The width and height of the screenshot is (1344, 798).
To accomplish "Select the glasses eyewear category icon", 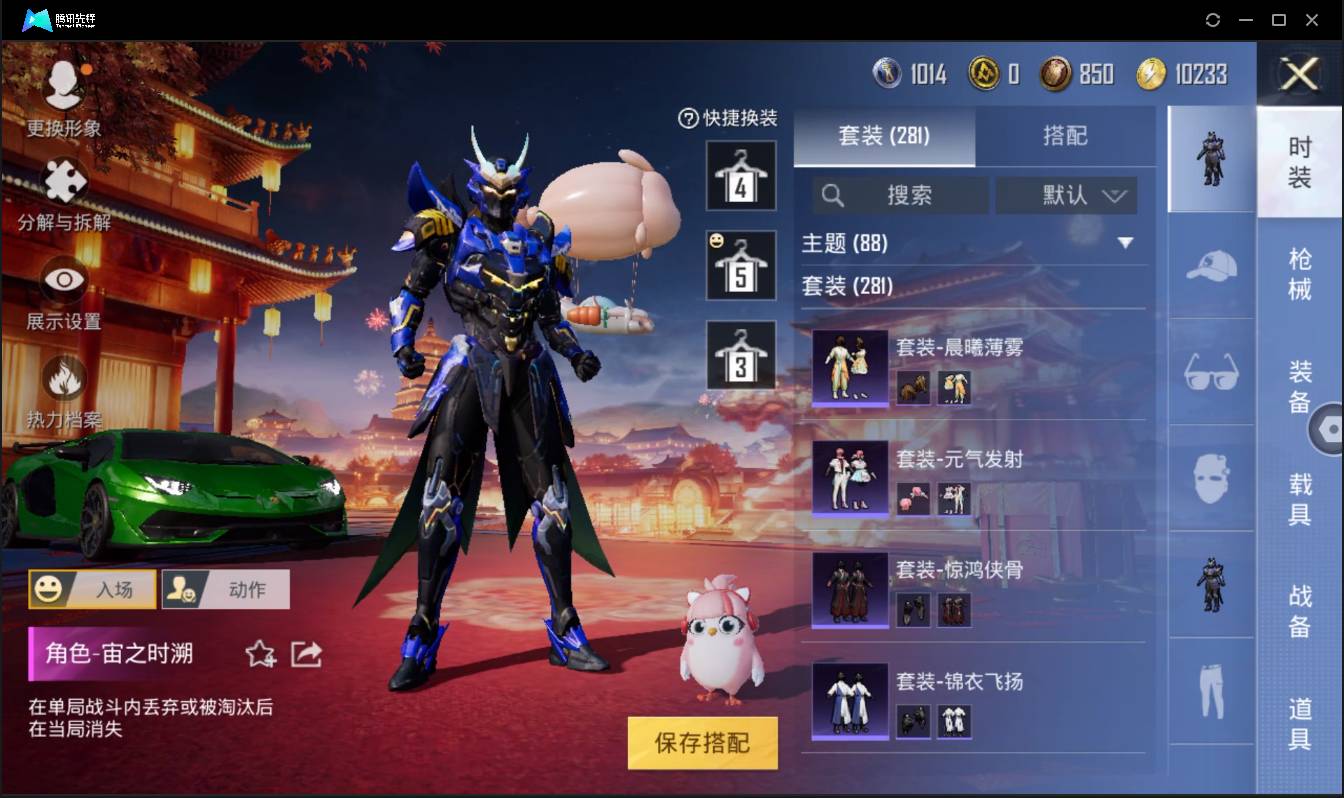I will (1210, 372).
